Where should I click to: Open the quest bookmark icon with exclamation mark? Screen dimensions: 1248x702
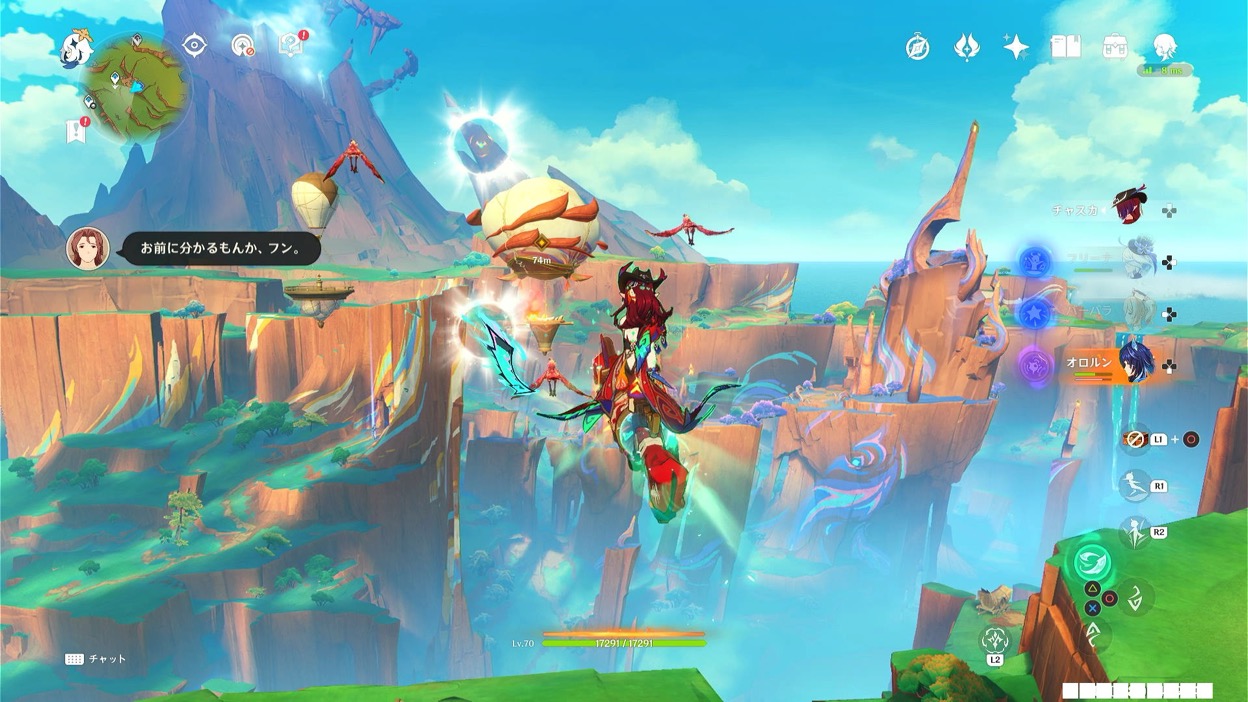click(x=76, y=130)
